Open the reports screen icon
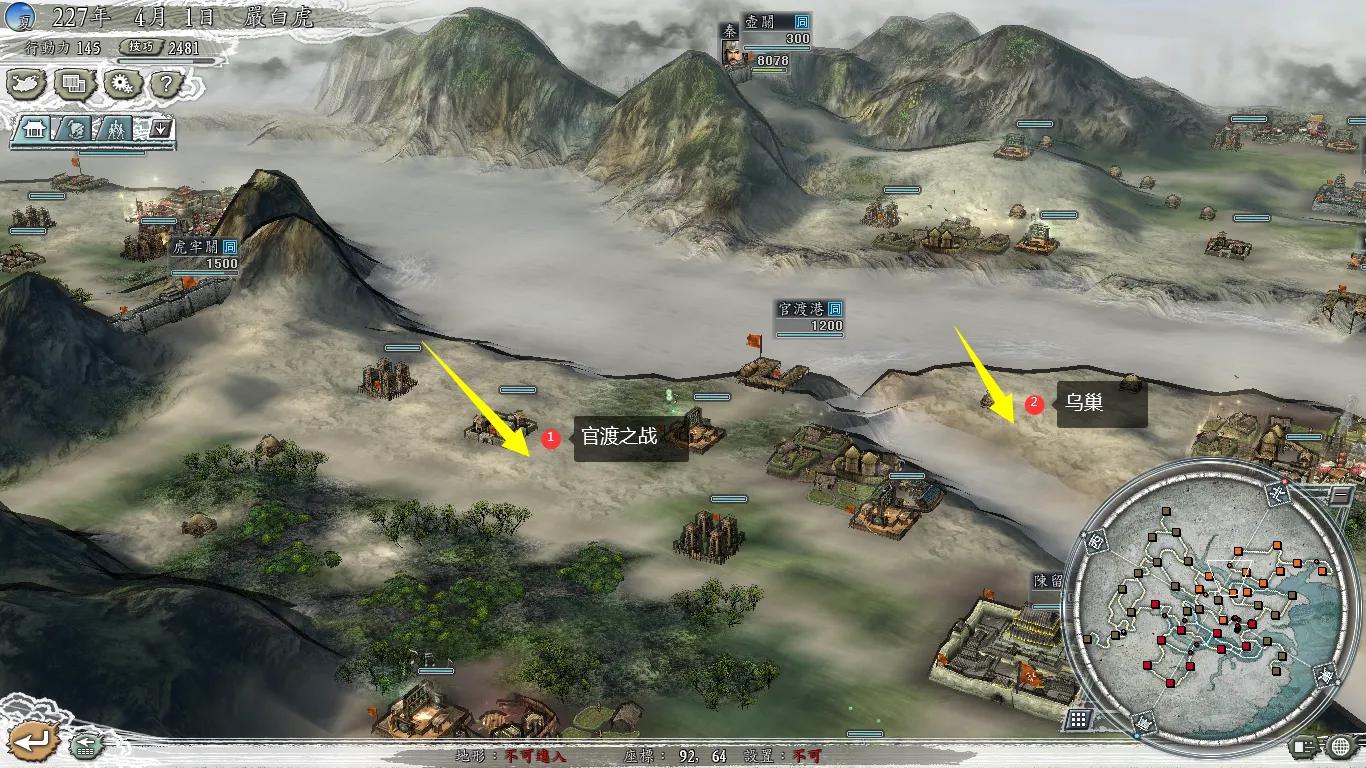Viewport: 1366px width, 768px height. 72,84
